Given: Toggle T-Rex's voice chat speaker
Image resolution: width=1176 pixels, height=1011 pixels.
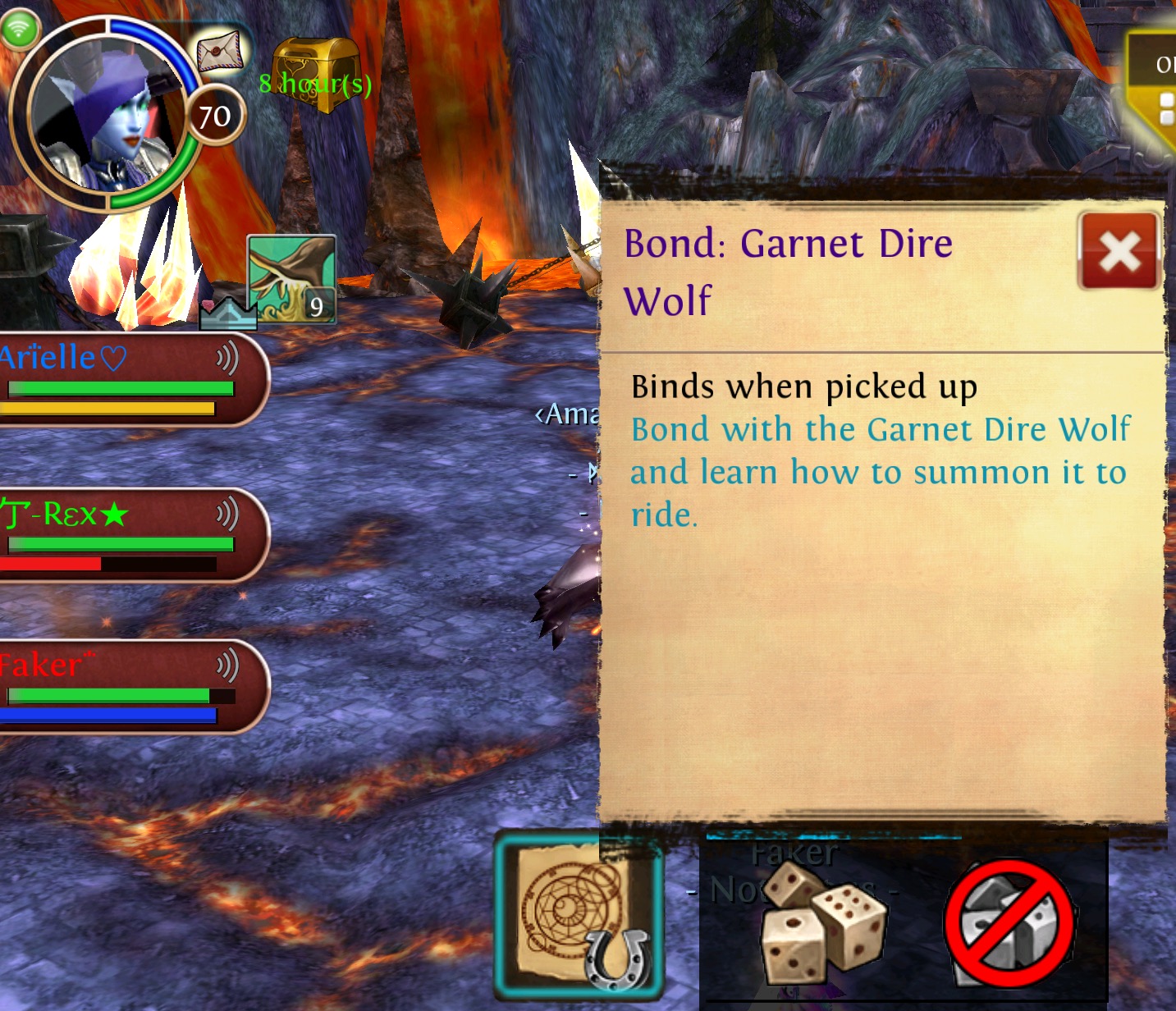Looking at the screenshot, I should pyautogui.click(x=227, y=515).
